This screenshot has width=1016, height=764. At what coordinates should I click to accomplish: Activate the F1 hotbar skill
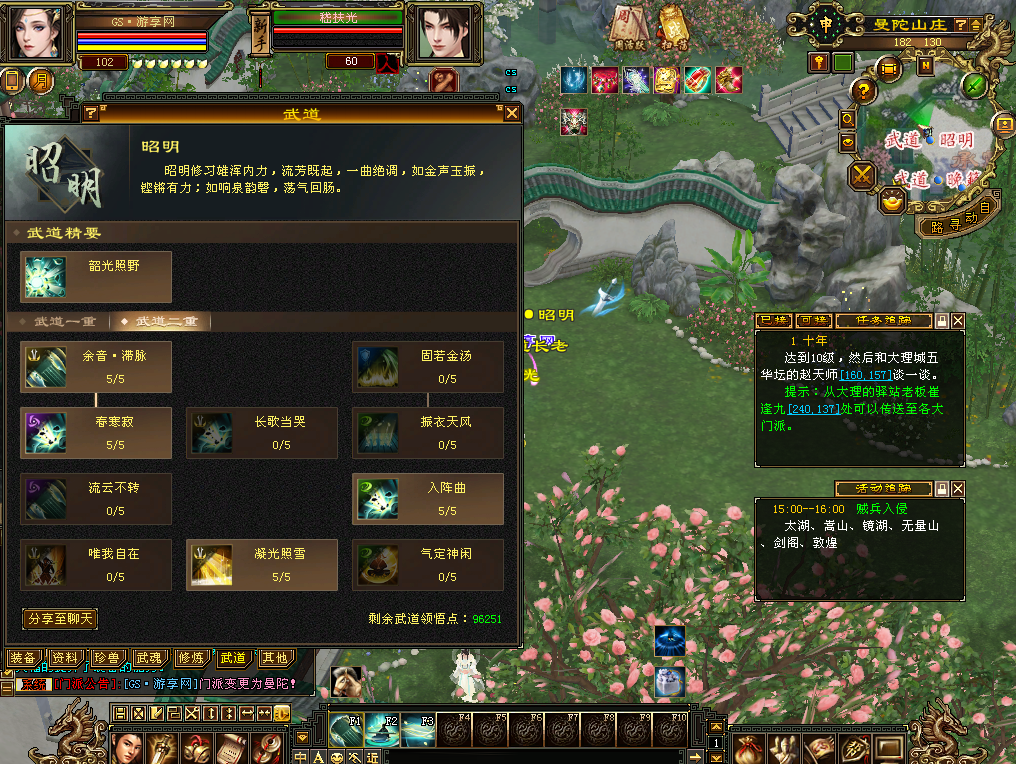coord(345,729)
